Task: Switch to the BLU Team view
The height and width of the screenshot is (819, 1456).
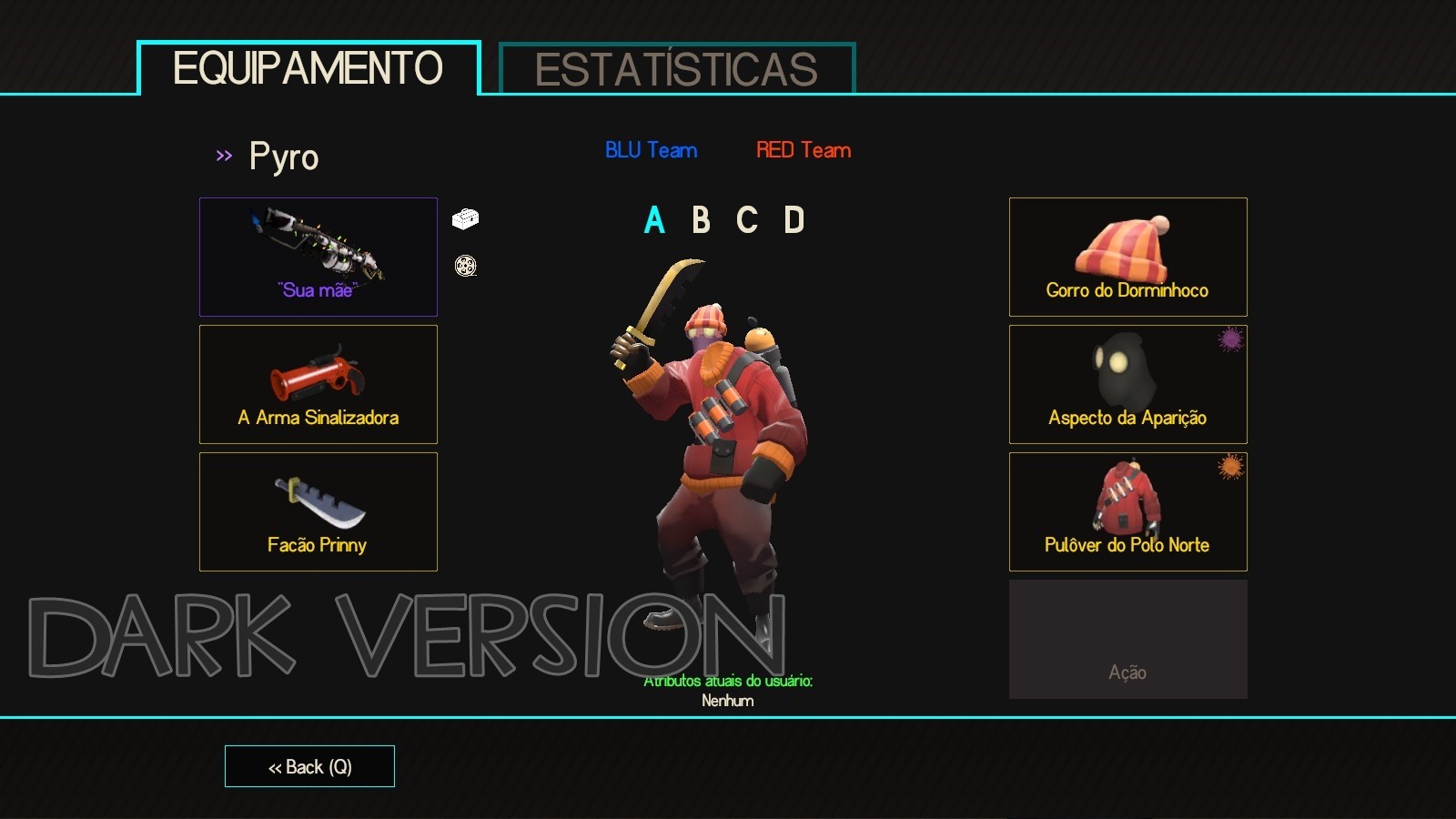Action: (x=651, y=150)
